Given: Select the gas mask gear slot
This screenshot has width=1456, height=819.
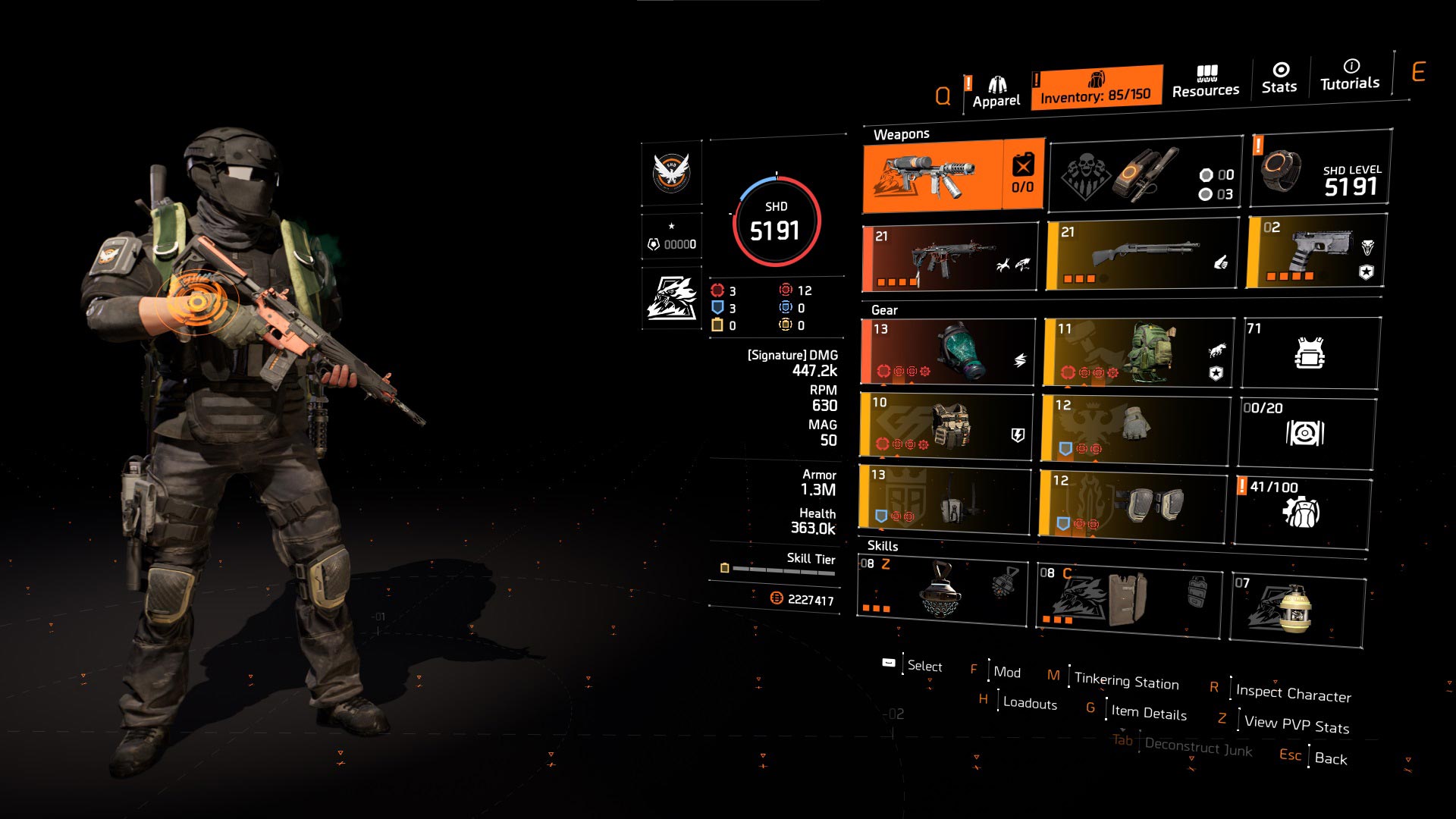Looking at the screenshot, I should (x=948, y=352).
